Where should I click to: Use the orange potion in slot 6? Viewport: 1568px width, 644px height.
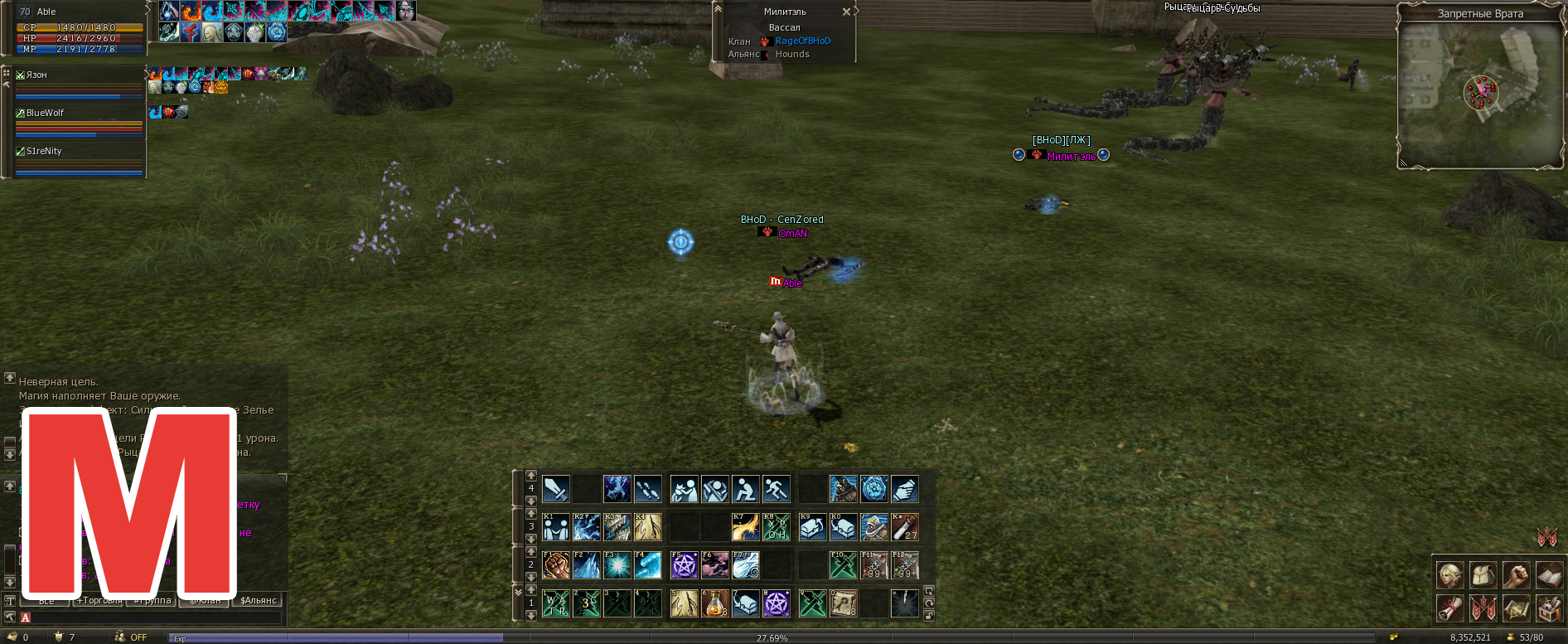[x=714, y=603]
